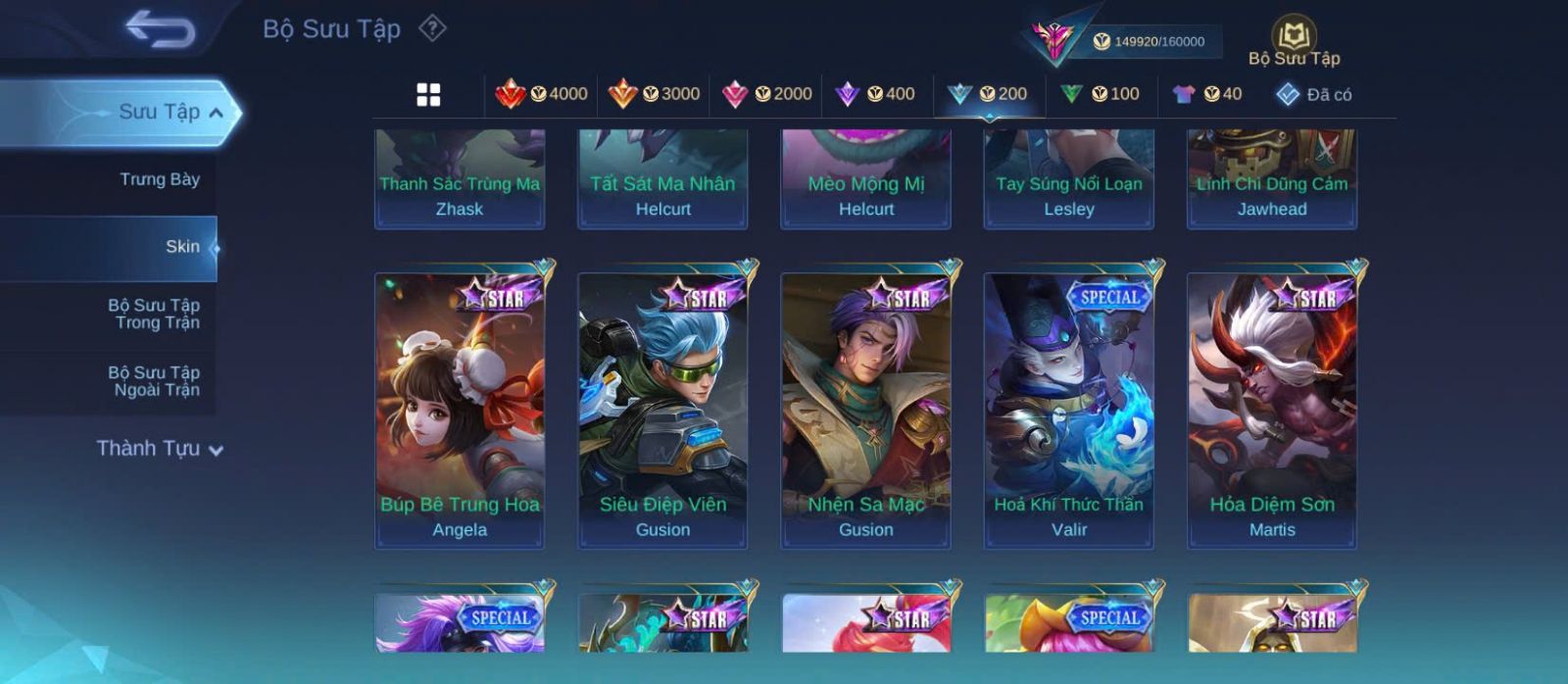Open Bộ Sưu Tập Trong Trận
Image resolution: width=1568 pixels, height=684 pixels.
click(154, 314)
